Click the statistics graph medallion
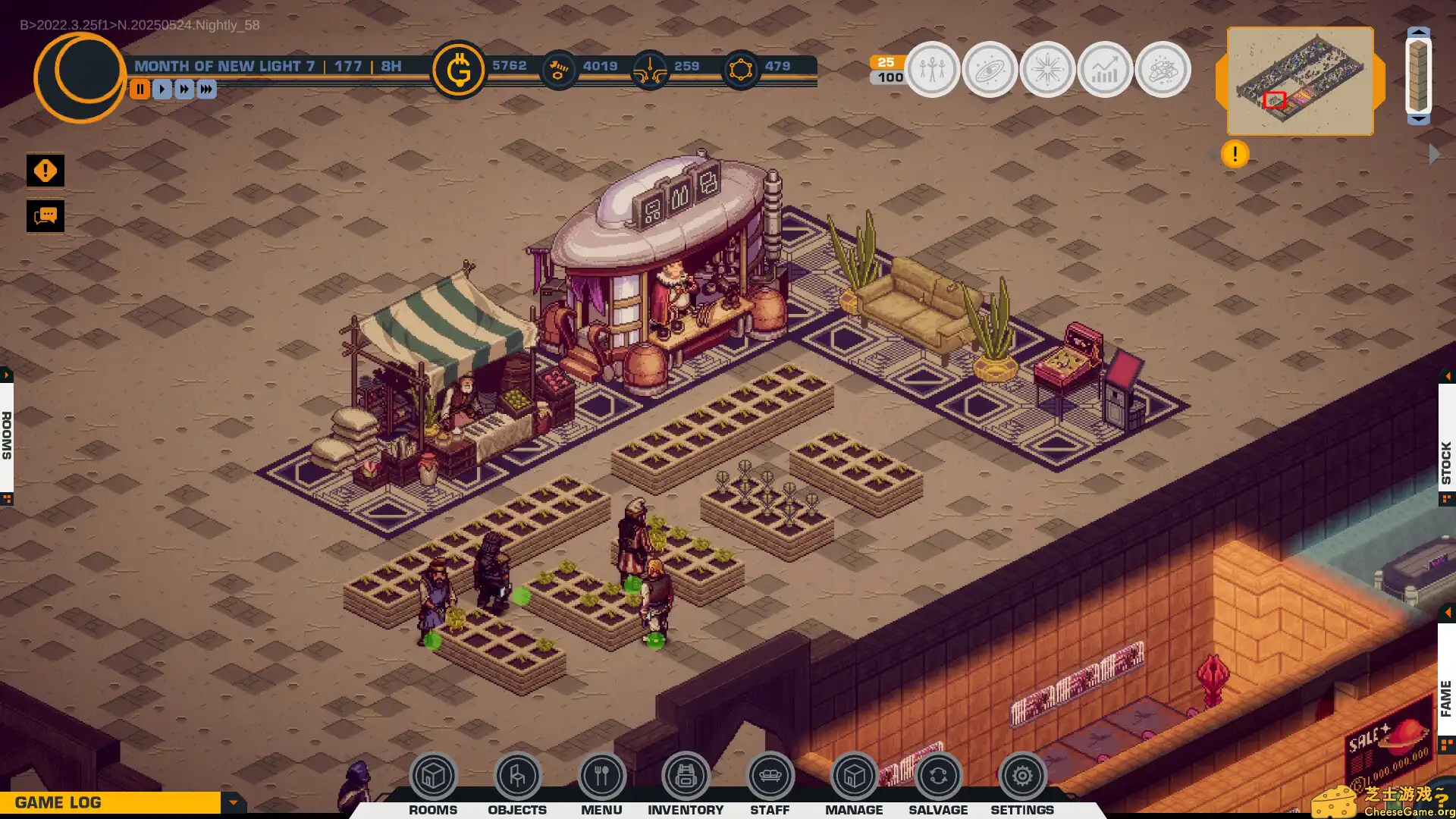 (1105, 69)
